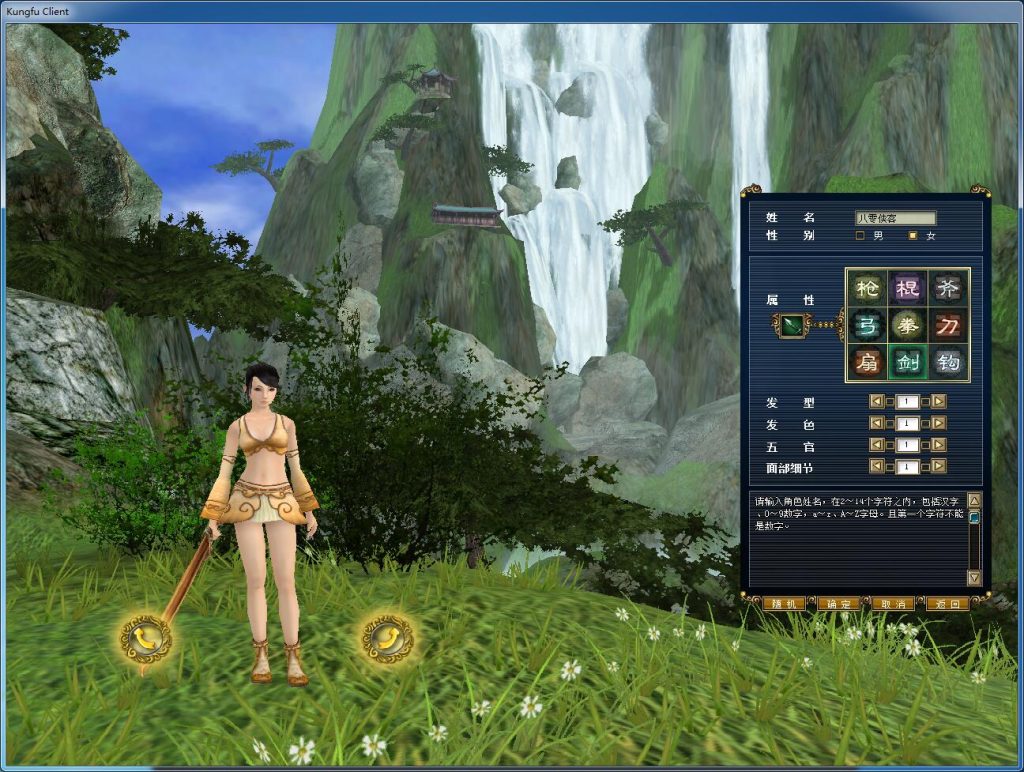Choose the staff (棍) weapon attribute

(908, 289)
